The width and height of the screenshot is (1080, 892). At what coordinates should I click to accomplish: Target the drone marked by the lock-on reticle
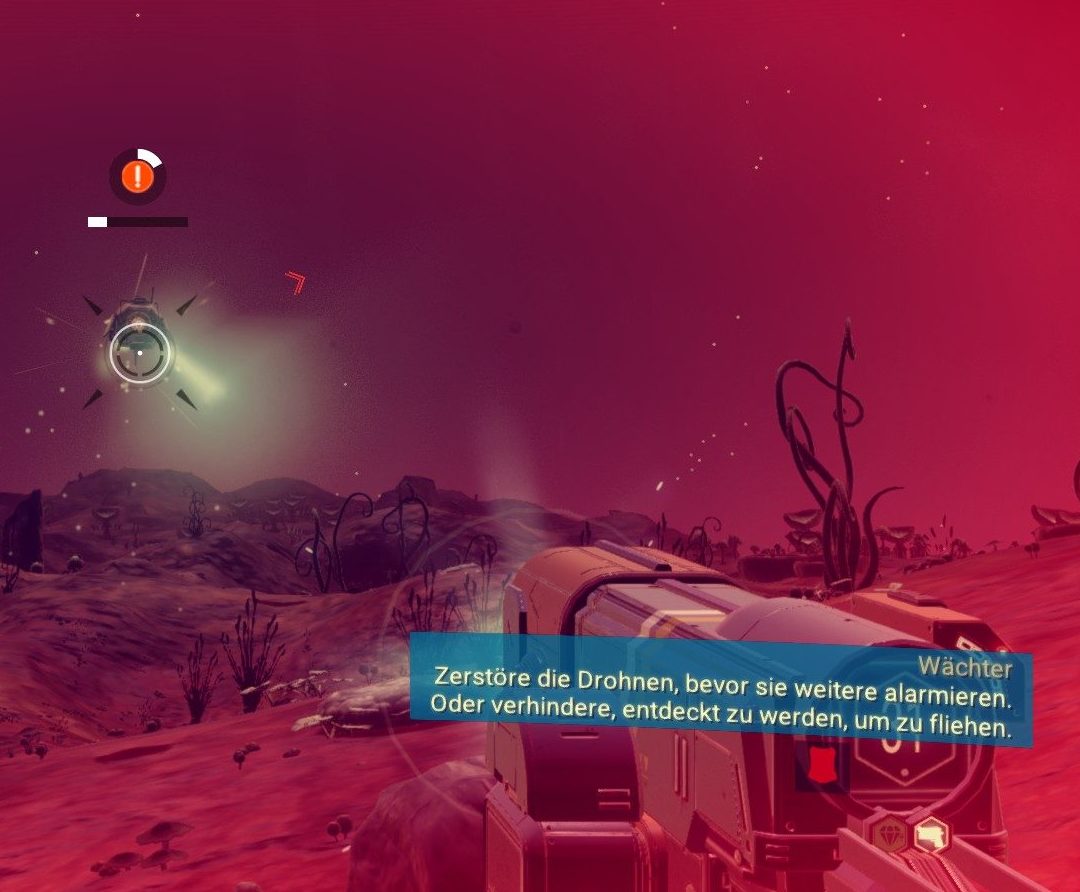click(x=140, y=352)
